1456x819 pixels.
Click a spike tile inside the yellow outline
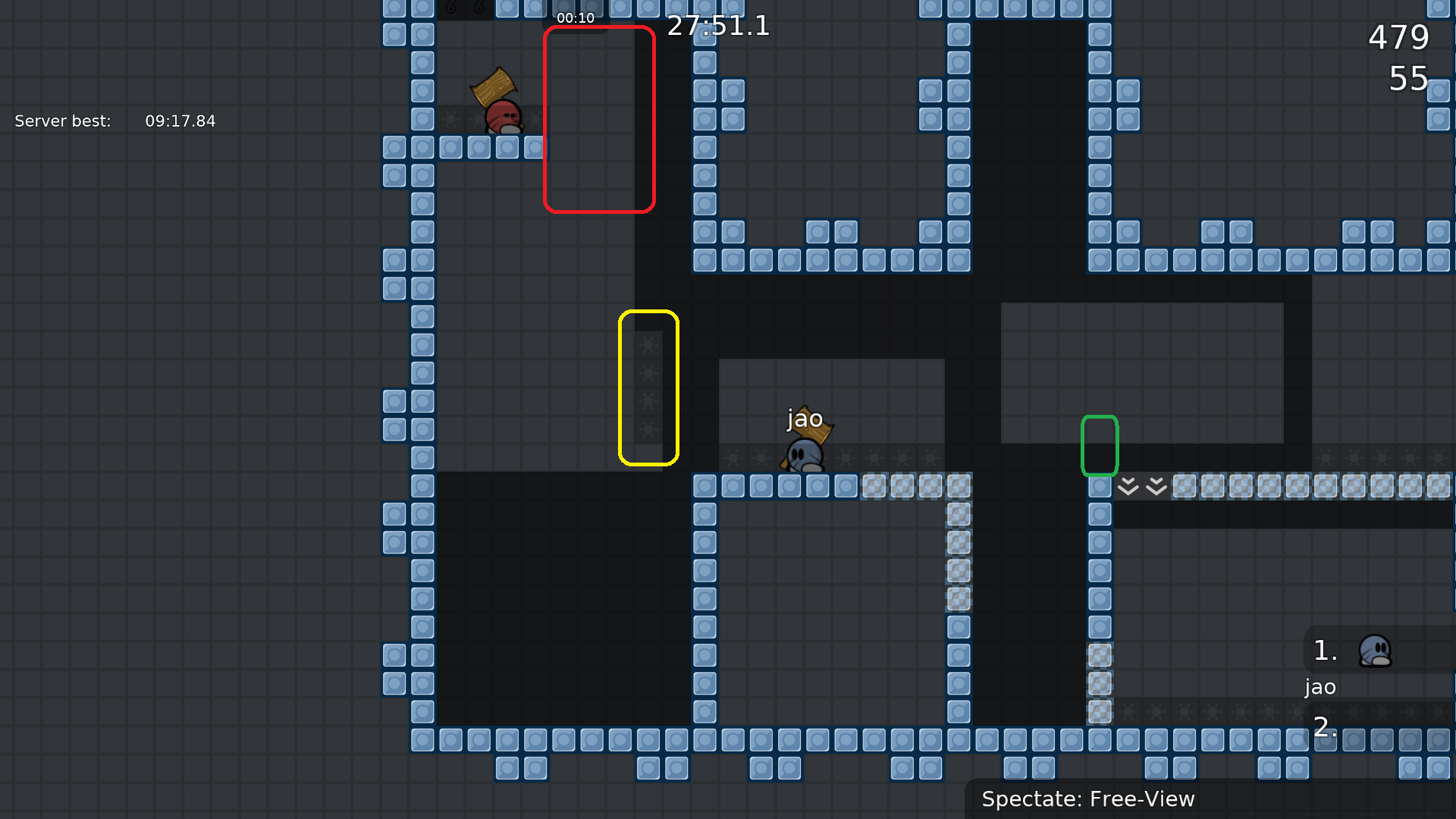648,372
